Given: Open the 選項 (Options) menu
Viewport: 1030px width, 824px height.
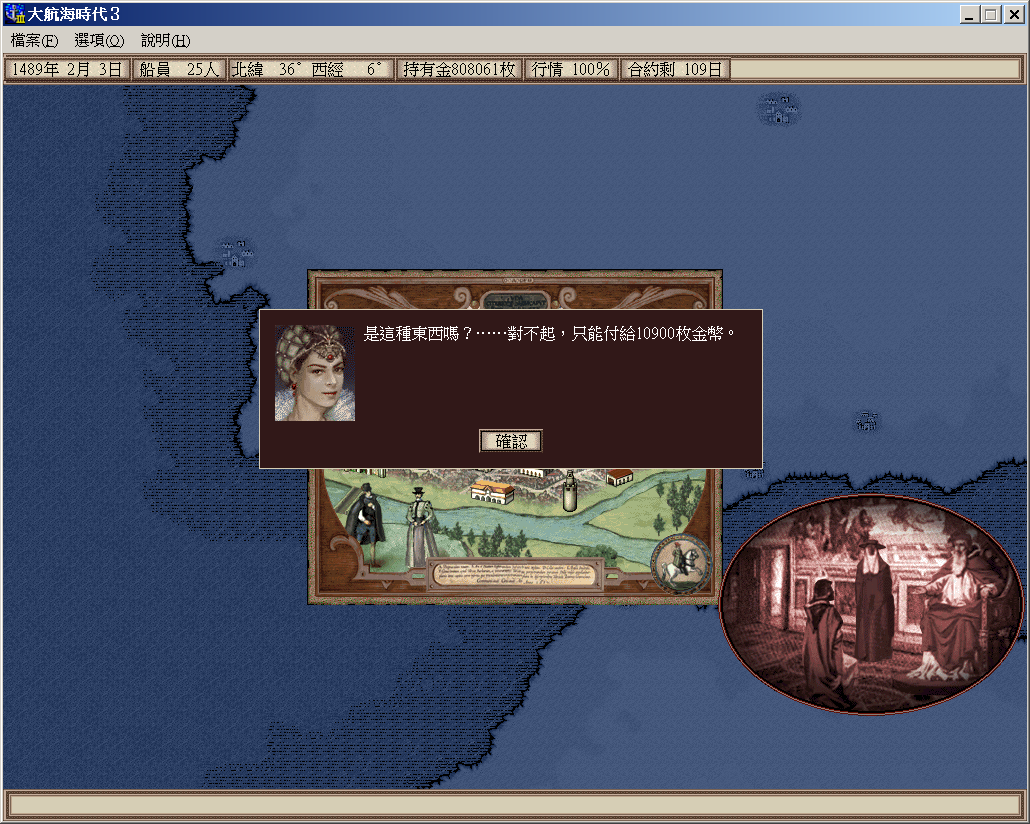Looking at the screenshot, I should [x=99, y=41].
